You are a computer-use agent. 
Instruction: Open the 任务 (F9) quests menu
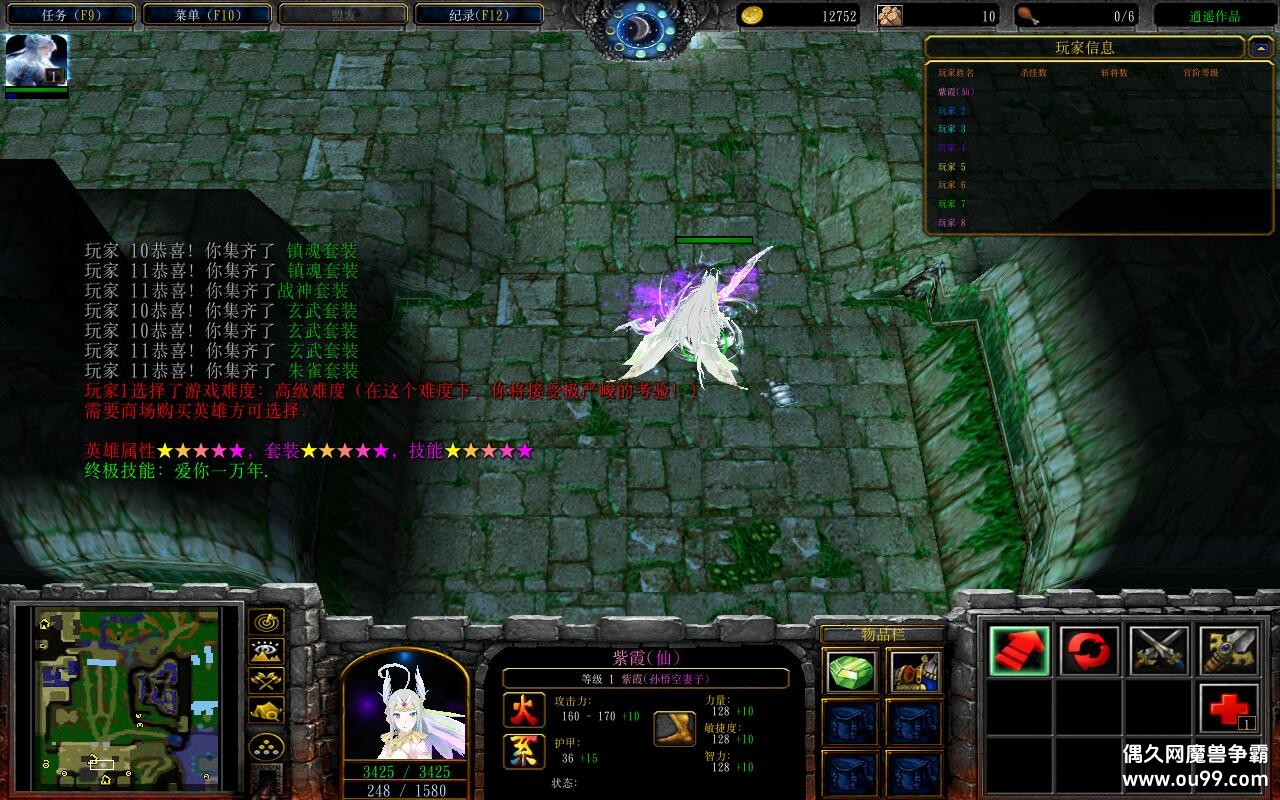point(69,15)
